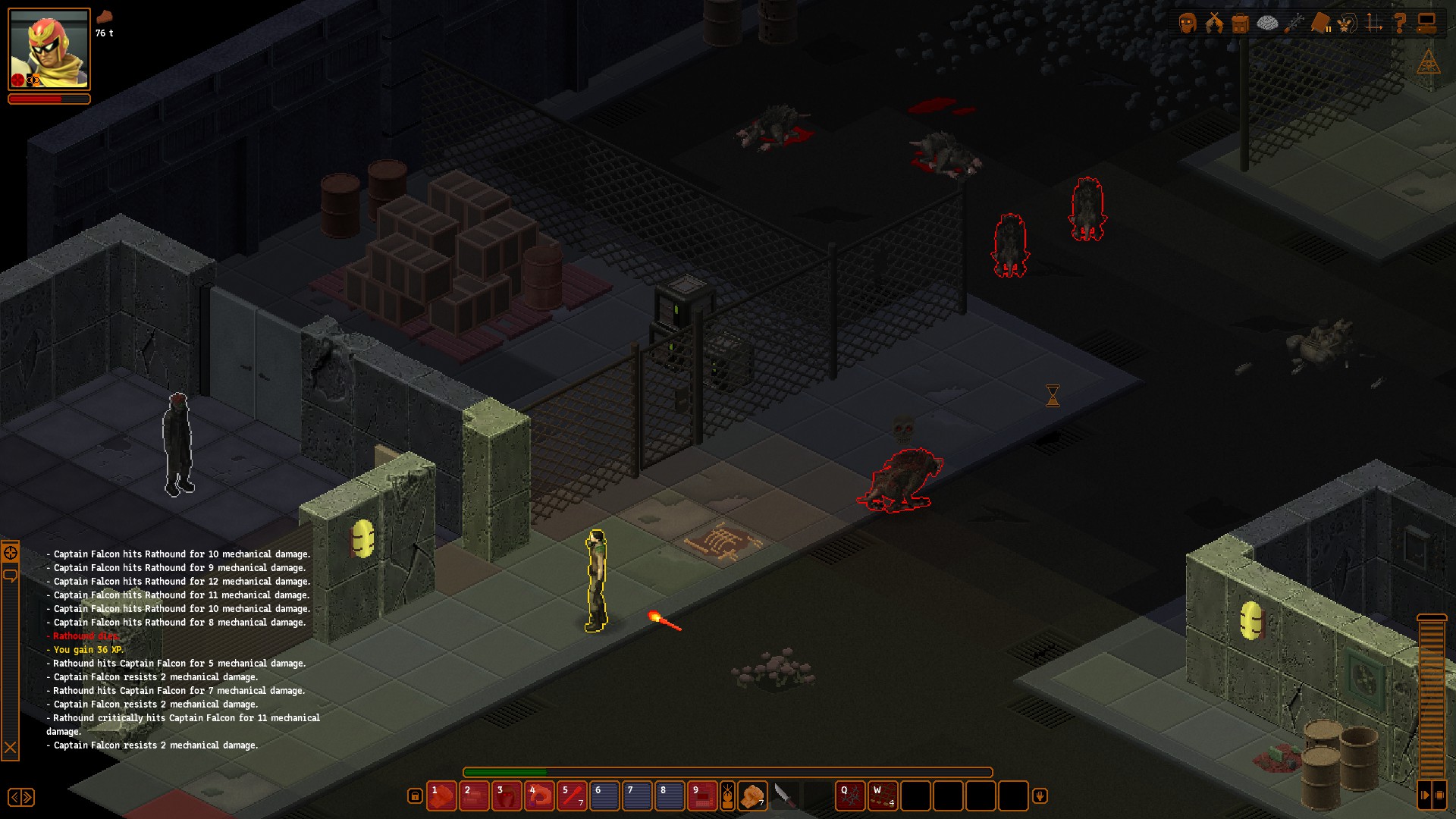Open the question mark help menu
Screen dimensions: 1456x819
[x=1401, y=24]
